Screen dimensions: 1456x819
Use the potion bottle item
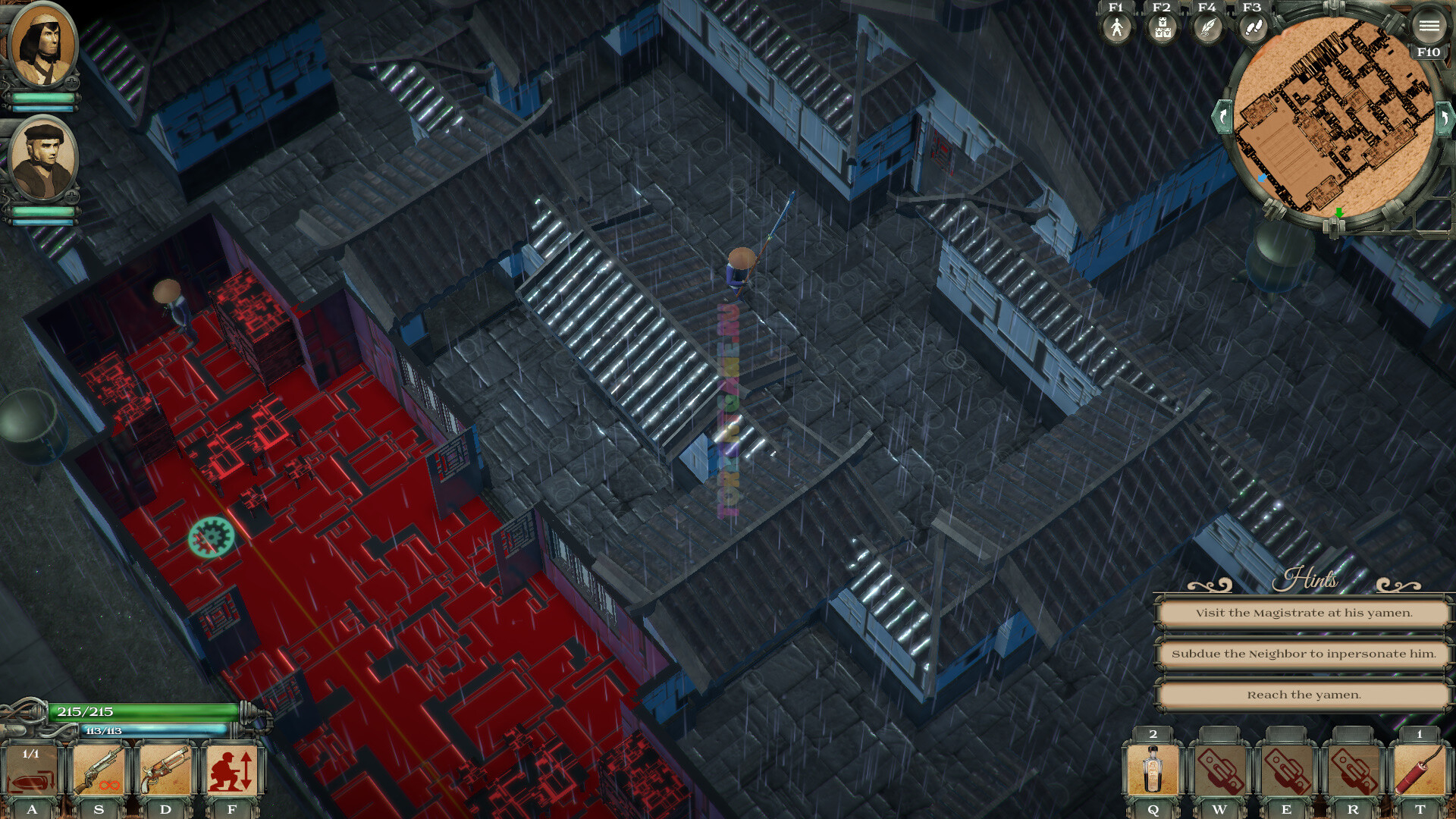click(1153, 770)
